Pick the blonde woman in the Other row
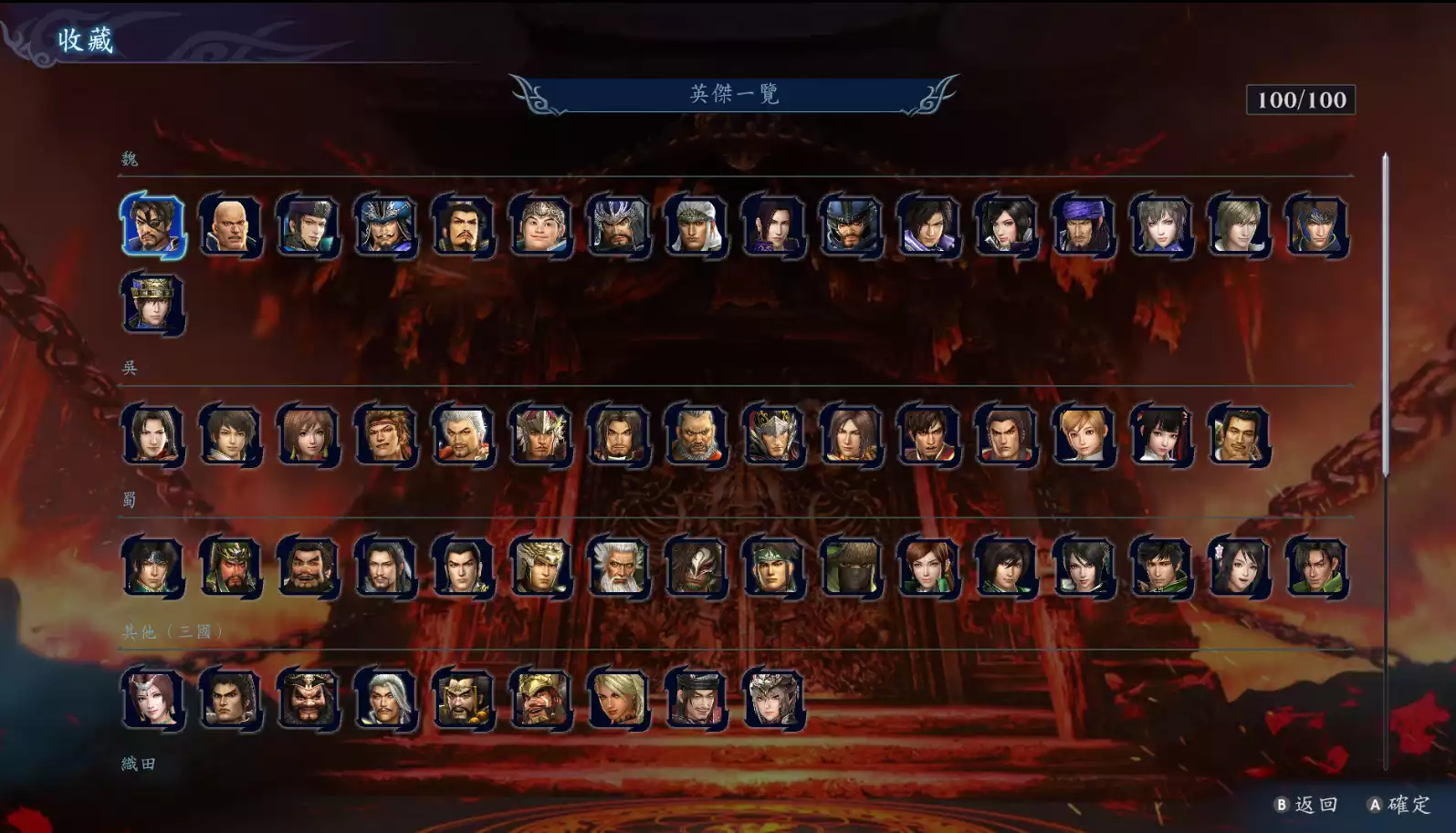The image size is (1456, 833). (x=618, y=699)
